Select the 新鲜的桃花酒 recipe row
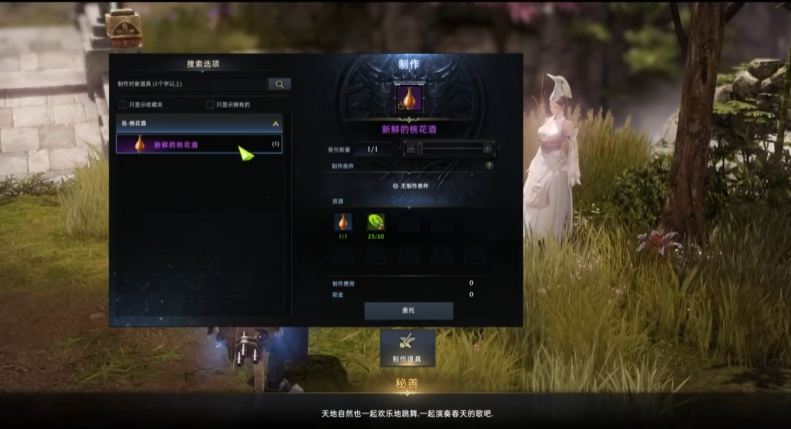The height and width of the screenshot is (429, 791). coord(199,145)
